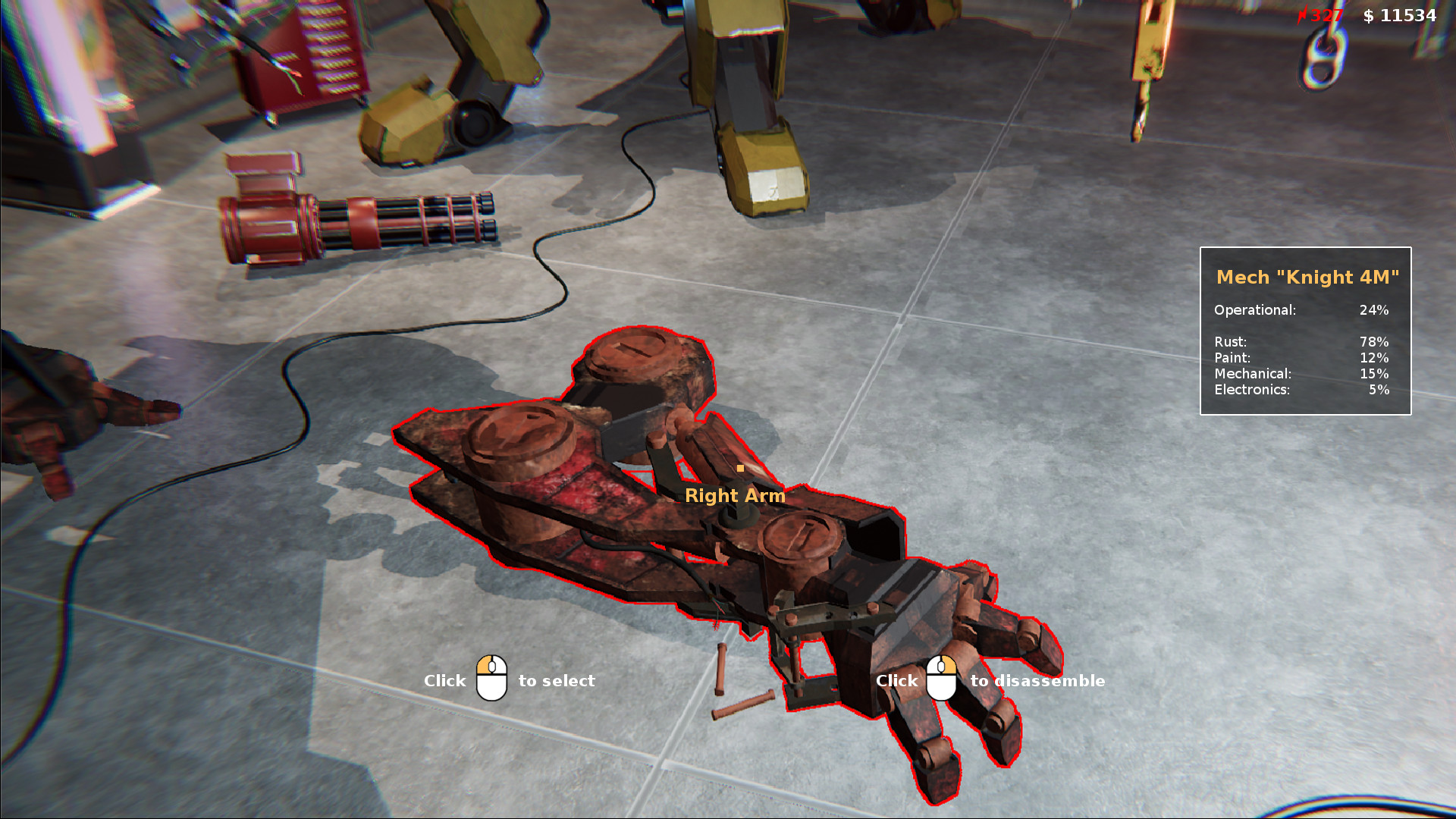The image size is (1456, 819).
Task: Click the 'to select' action text
Action: (x=556, y=681)
